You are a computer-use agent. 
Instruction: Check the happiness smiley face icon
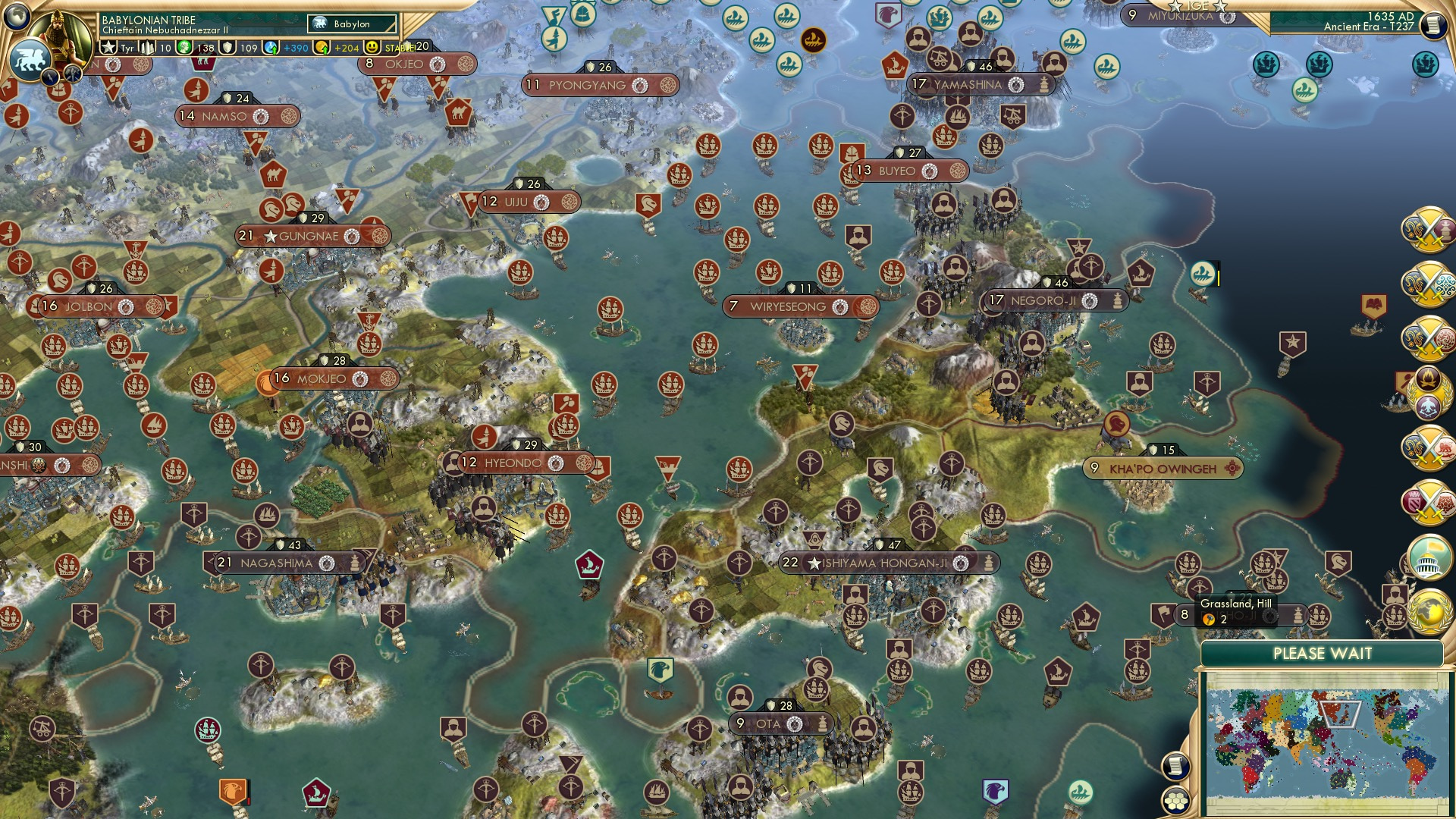coord(371,46)
